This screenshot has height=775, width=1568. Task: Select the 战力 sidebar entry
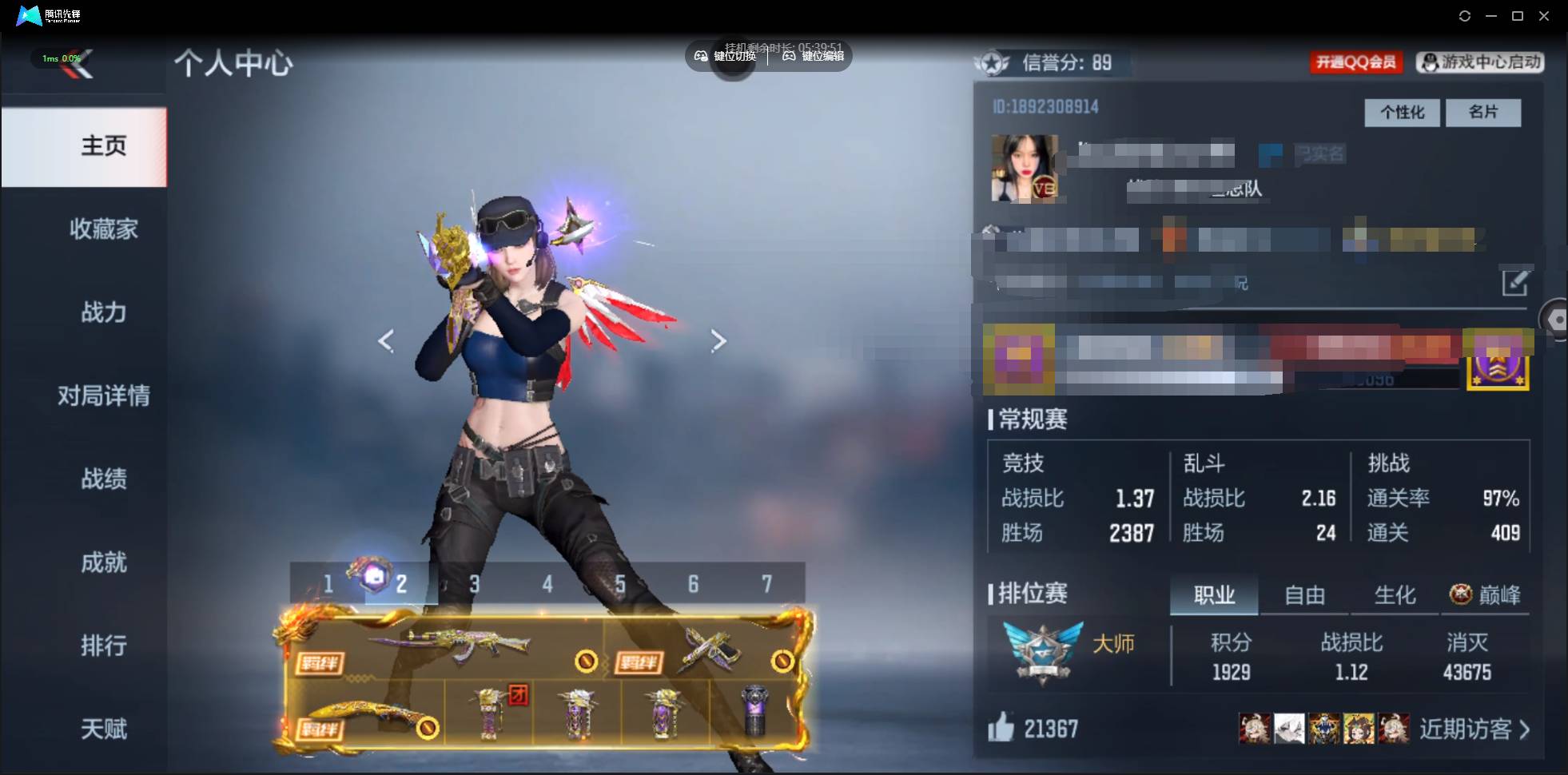tap(103, 312)
